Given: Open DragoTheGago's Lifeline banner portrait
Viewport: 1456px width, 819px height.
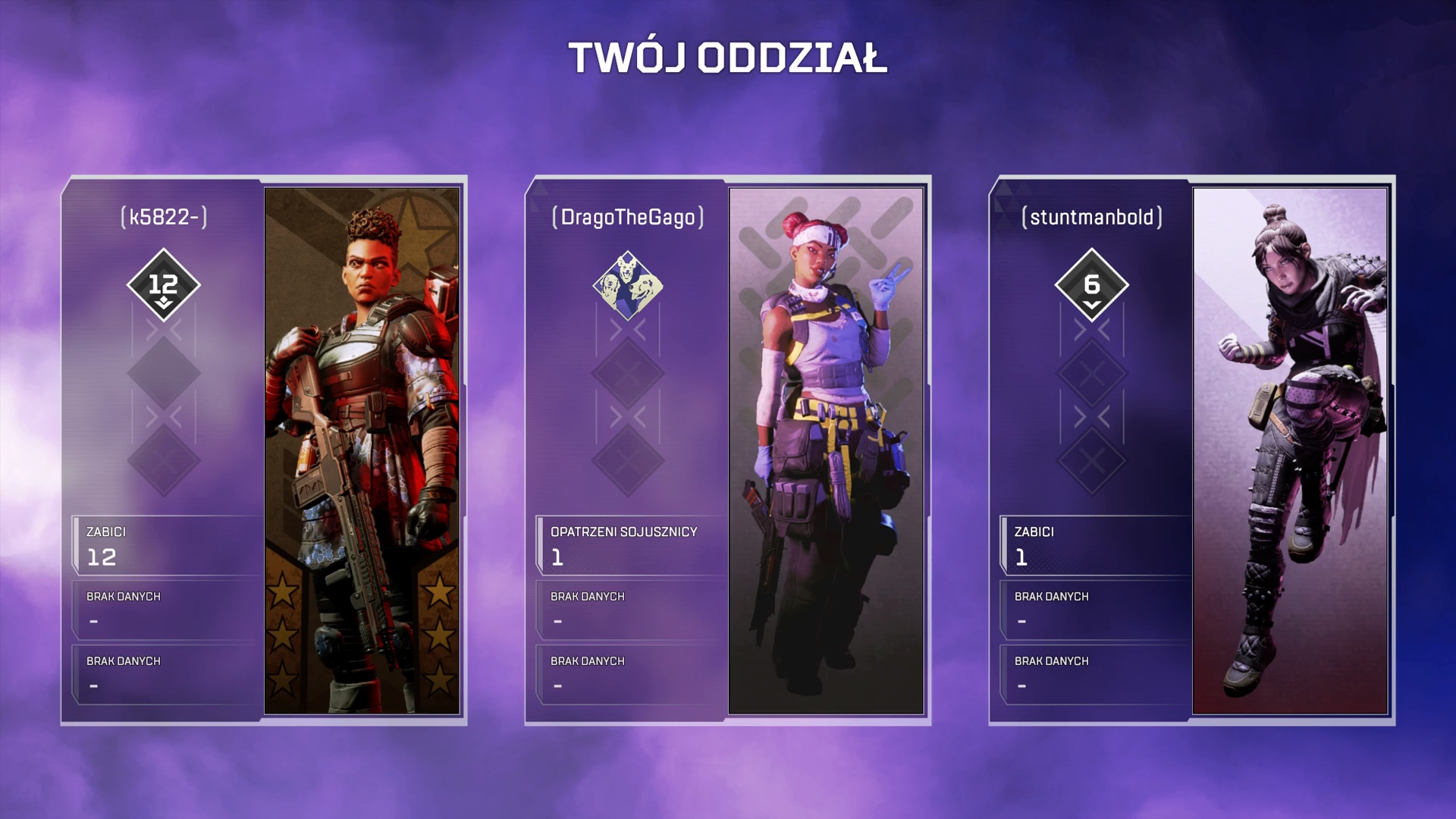Looking at the screenshot, I should coord(826,450).
